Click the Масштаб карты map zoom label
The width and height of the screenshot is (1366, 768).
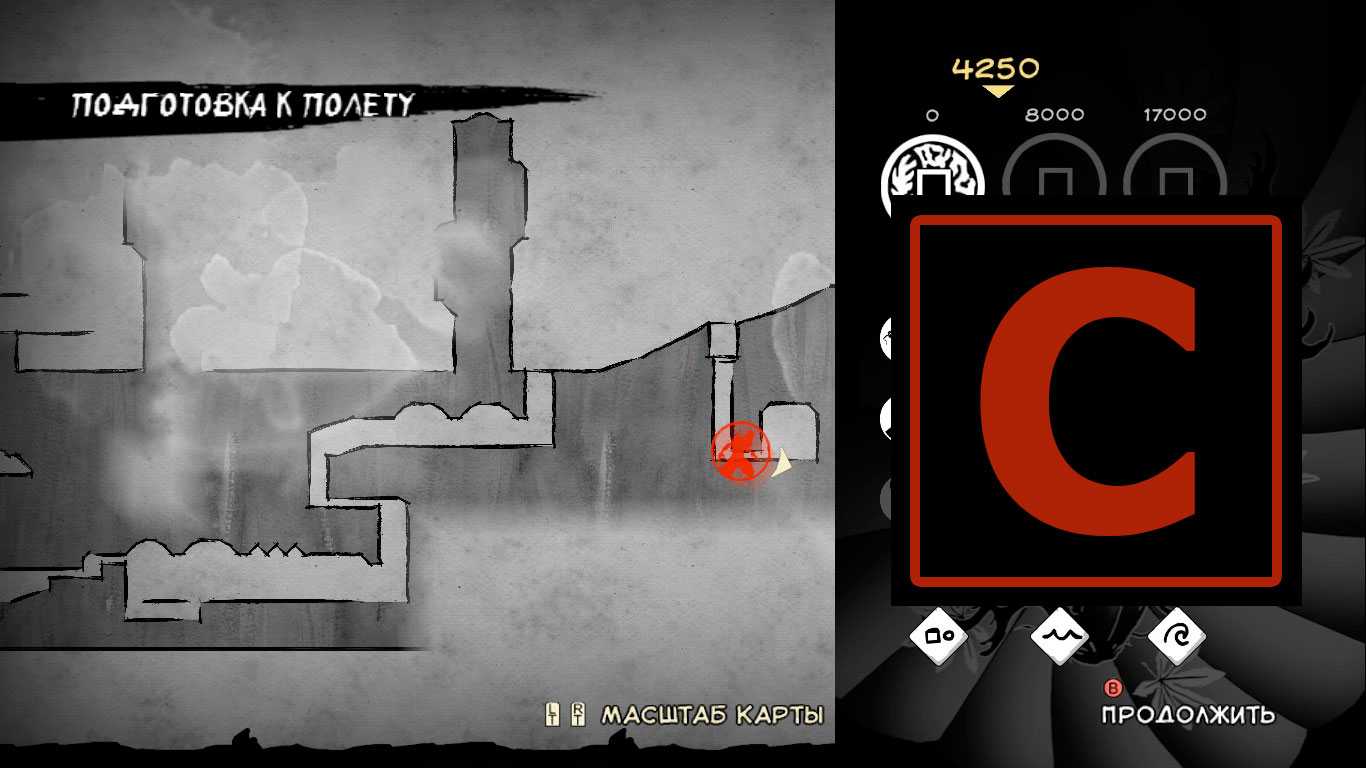click(x=711, y=715)
